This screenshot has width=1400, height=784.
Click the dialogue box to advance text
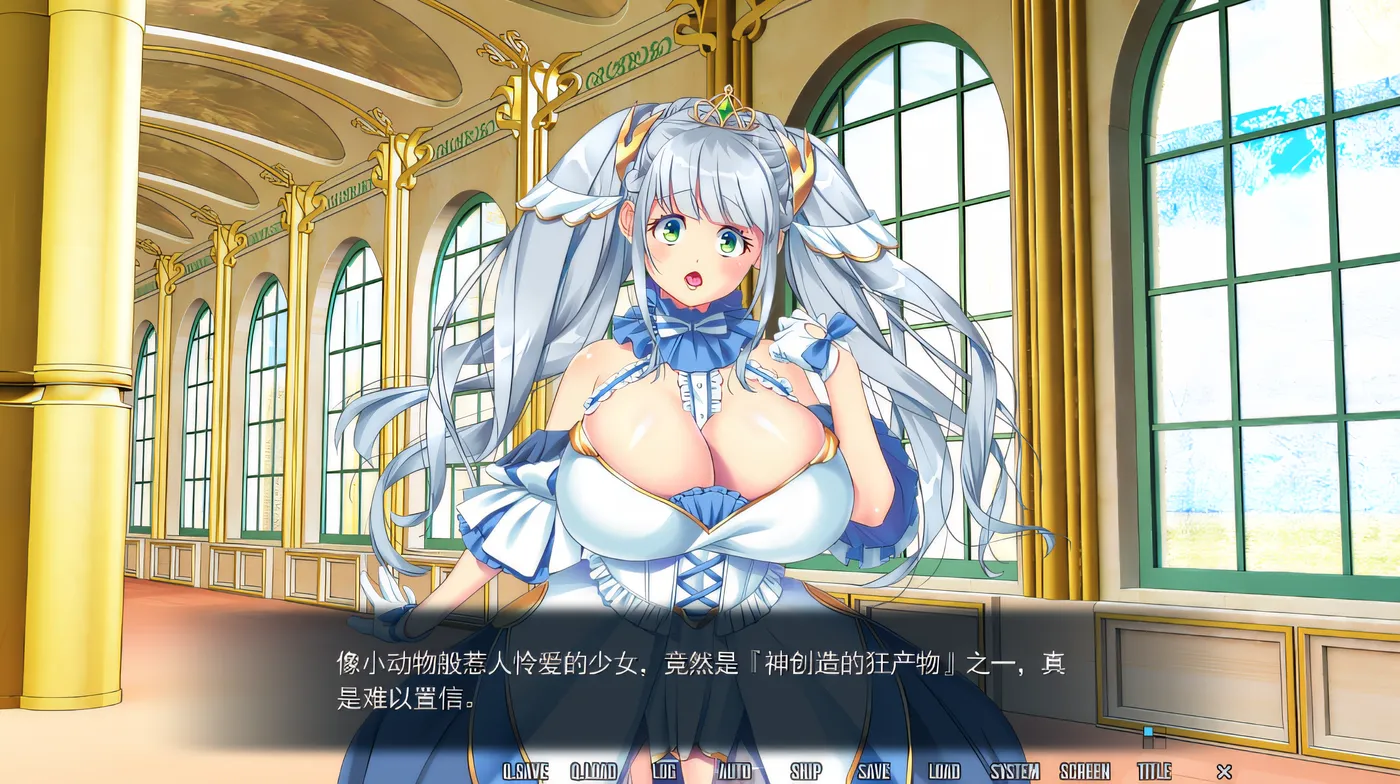(x=700, y=680)
